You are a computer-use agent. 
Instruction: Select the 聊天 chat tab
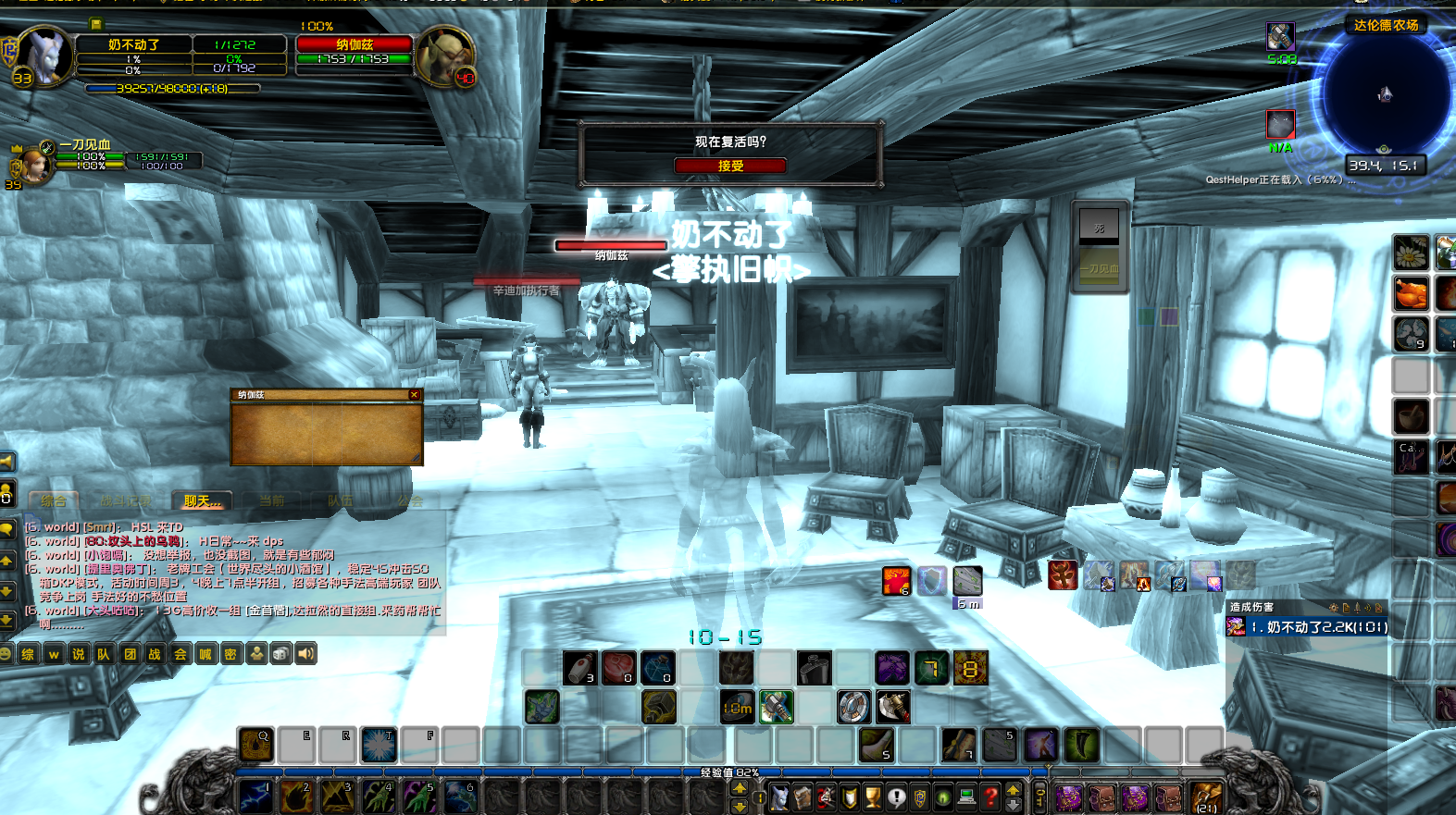(202, 500)
